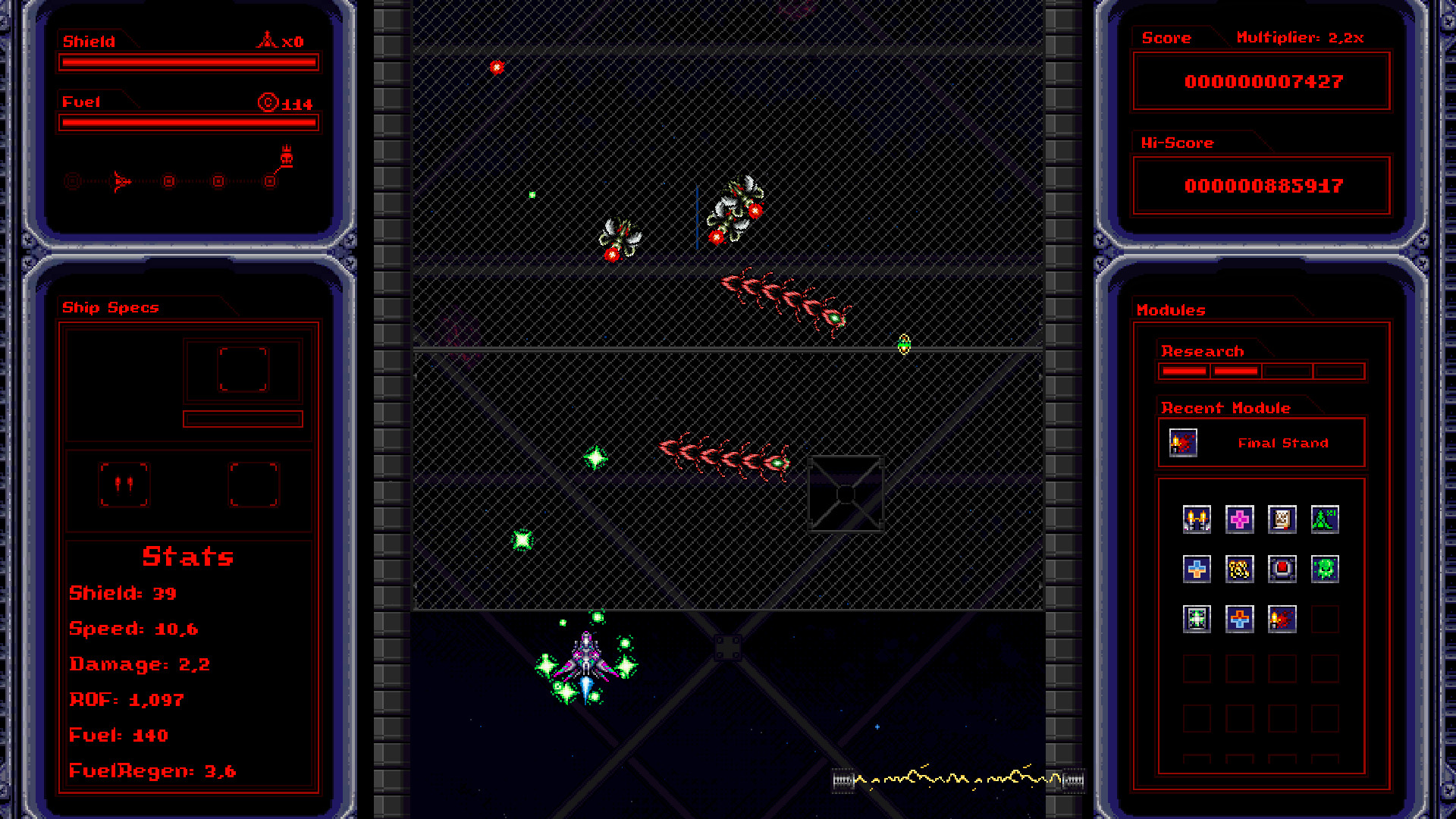Select the dual cannons module icon

click(1197, 519)
